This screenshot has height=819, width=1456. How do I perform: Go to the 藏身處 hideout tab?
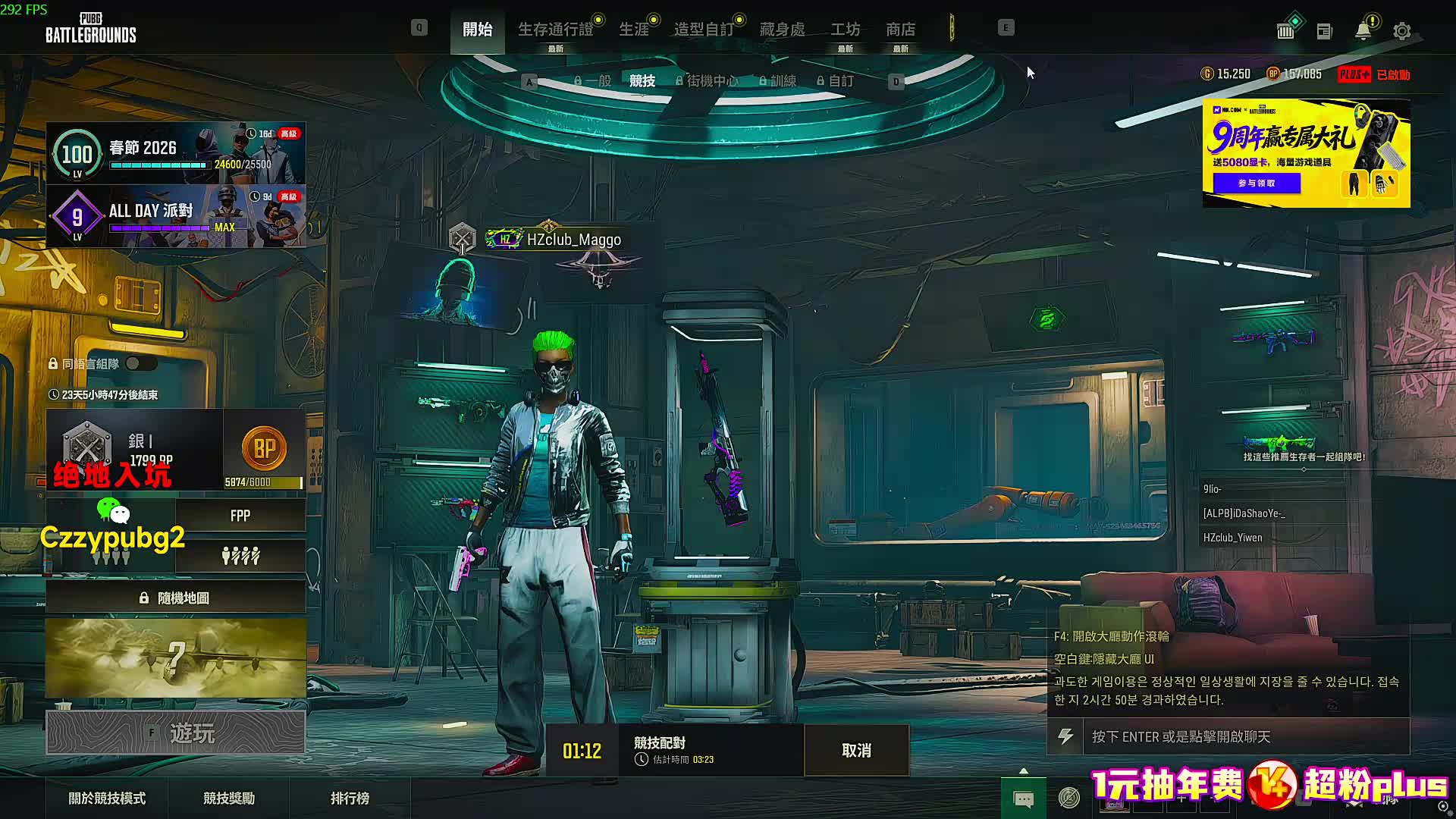click(x=782, y=30)
